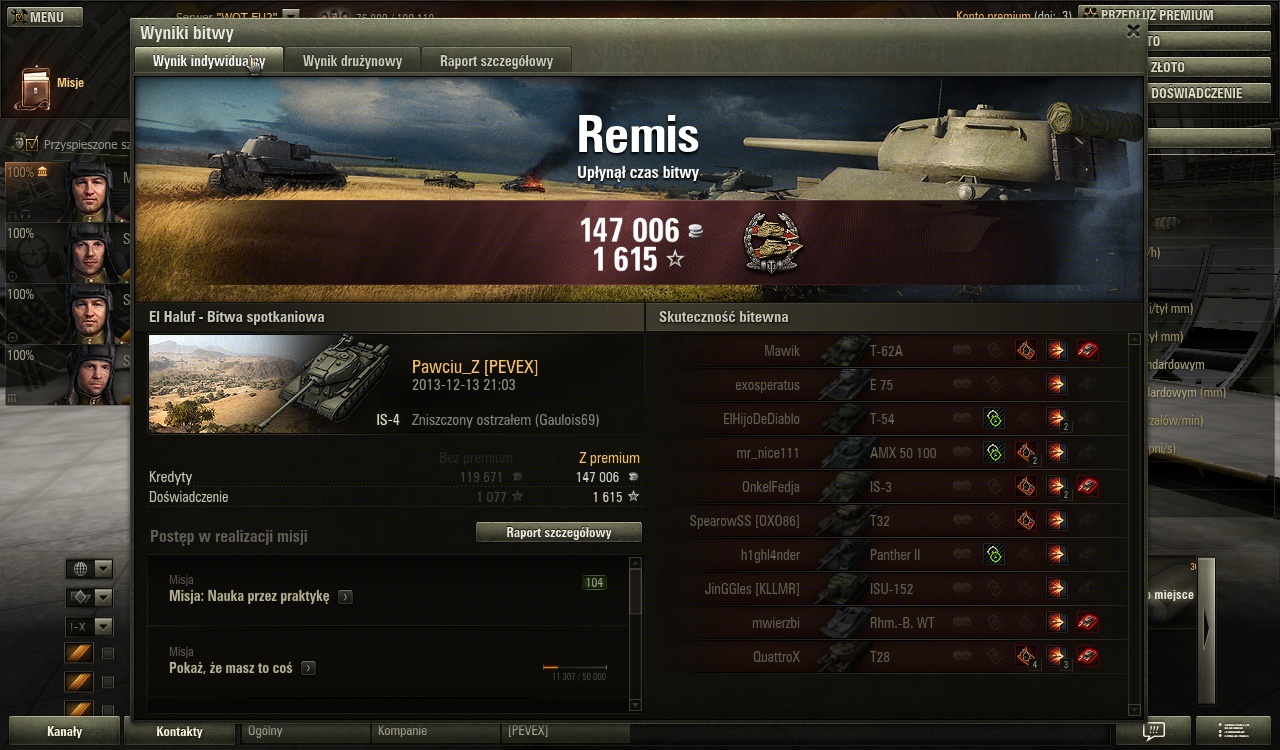Open the Raport szczegółowy tab

tap(496, 61)
